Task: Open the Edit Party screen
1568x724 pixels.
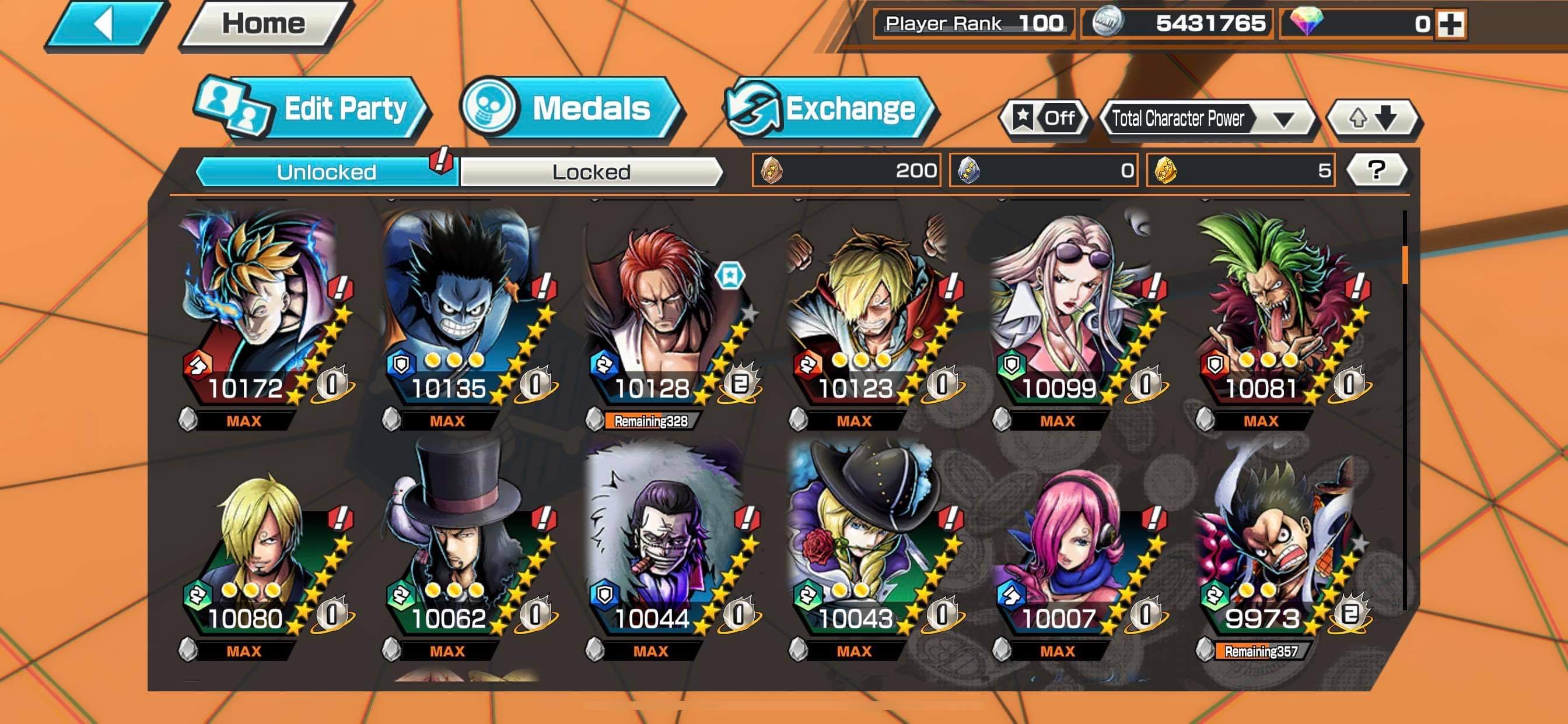Action: click(344, 110)
